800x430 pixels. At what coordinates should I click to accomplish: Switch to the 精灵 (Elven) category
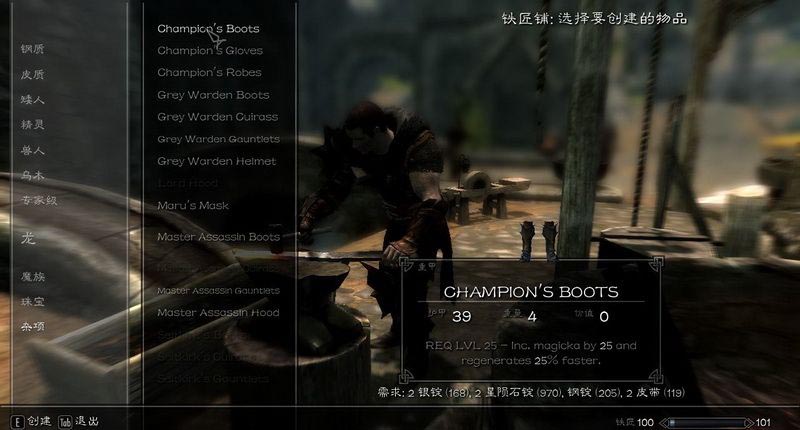point(33,125)
